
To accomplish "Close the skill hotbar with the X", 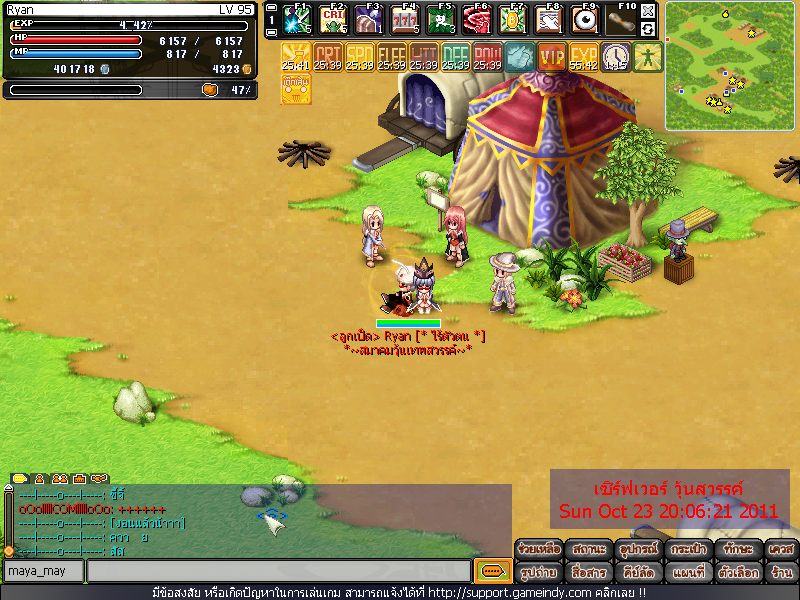I will [648, 11].
